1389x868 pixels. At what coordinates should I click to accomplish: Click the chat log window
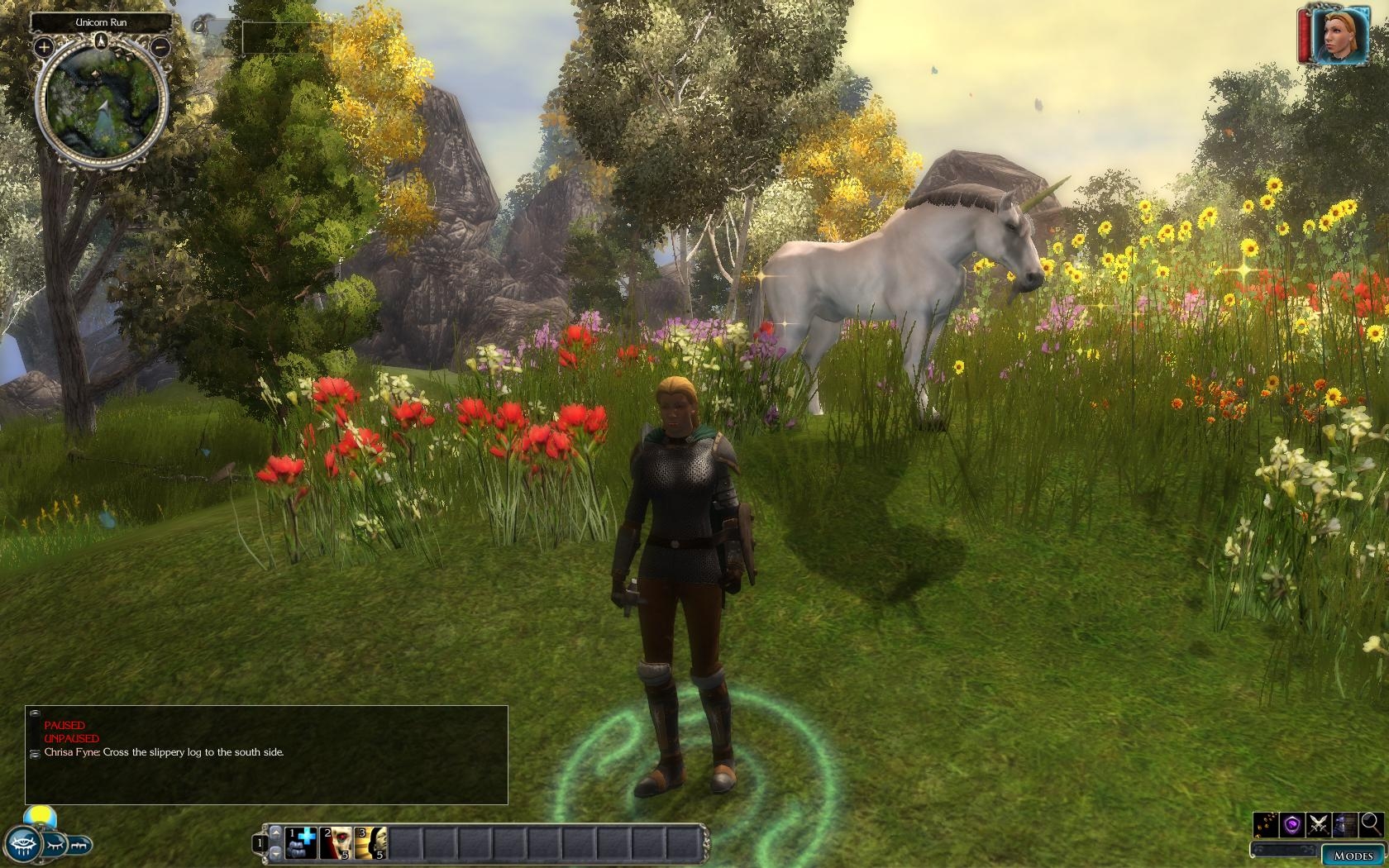click(x=266, y=754)
